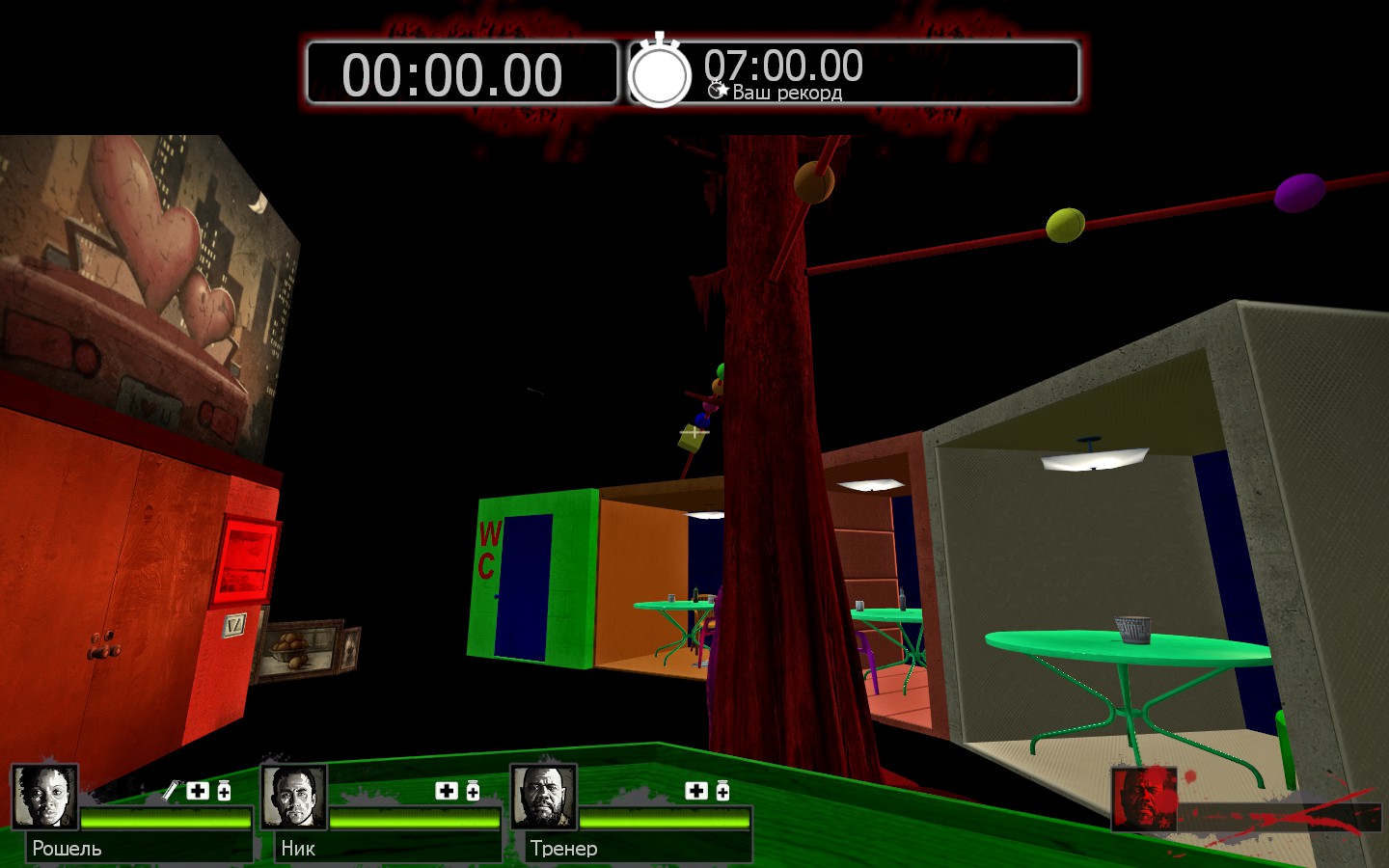Click the white stopwatch icon
The height and width of the screenshot is (868, 1389).
click(x=660, y=73)
